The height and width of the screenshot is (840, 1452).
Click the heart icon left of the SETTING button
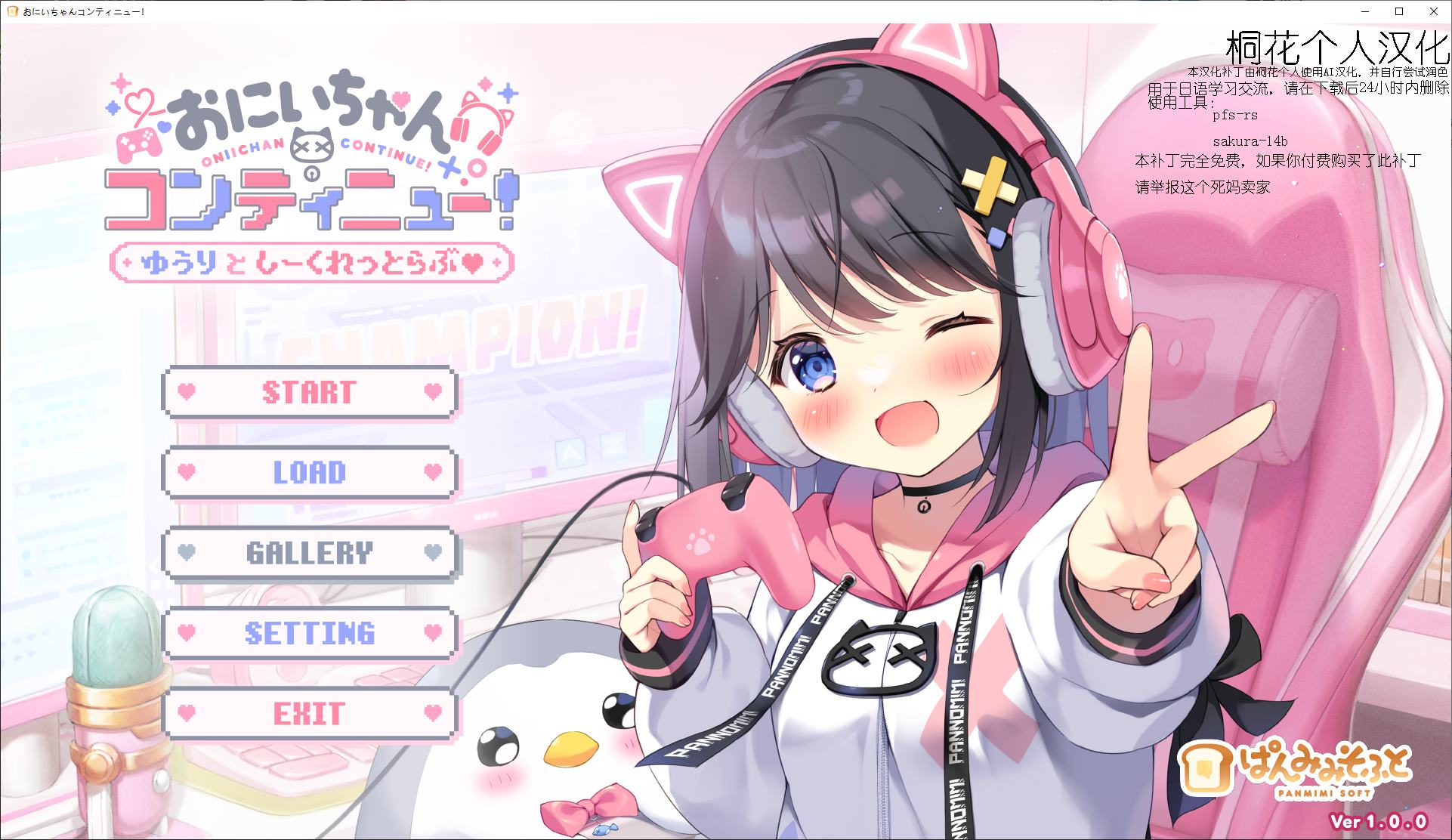(x=186, y=632)
